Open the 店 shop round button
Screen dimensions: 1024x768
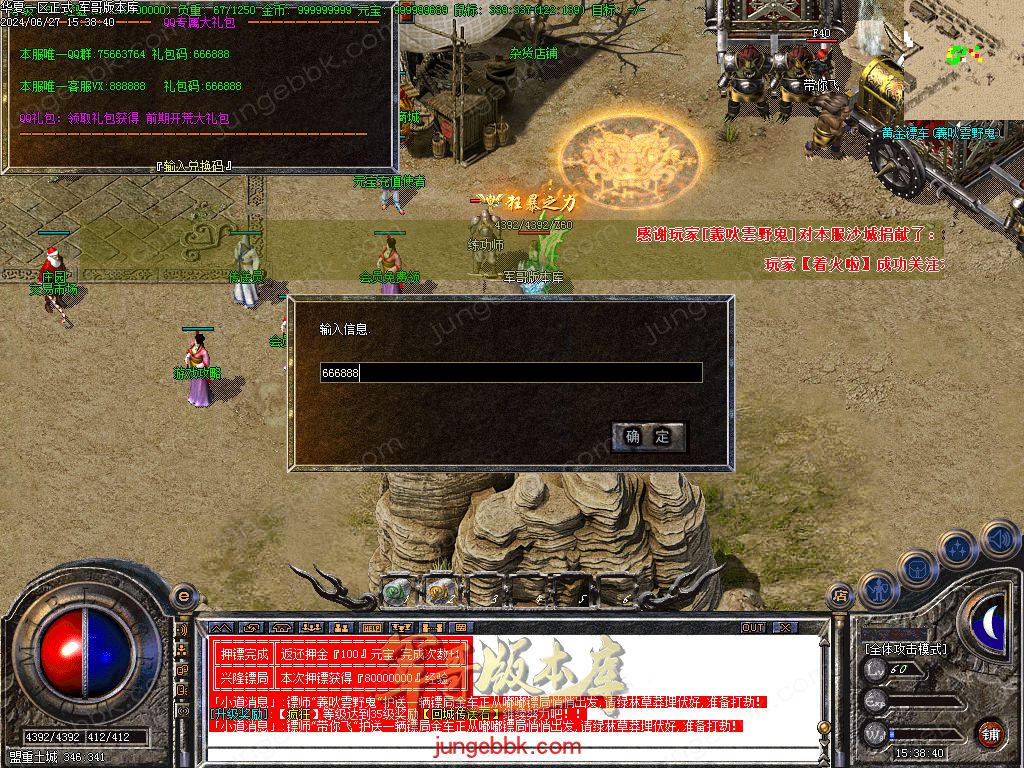tap(840, 597)
